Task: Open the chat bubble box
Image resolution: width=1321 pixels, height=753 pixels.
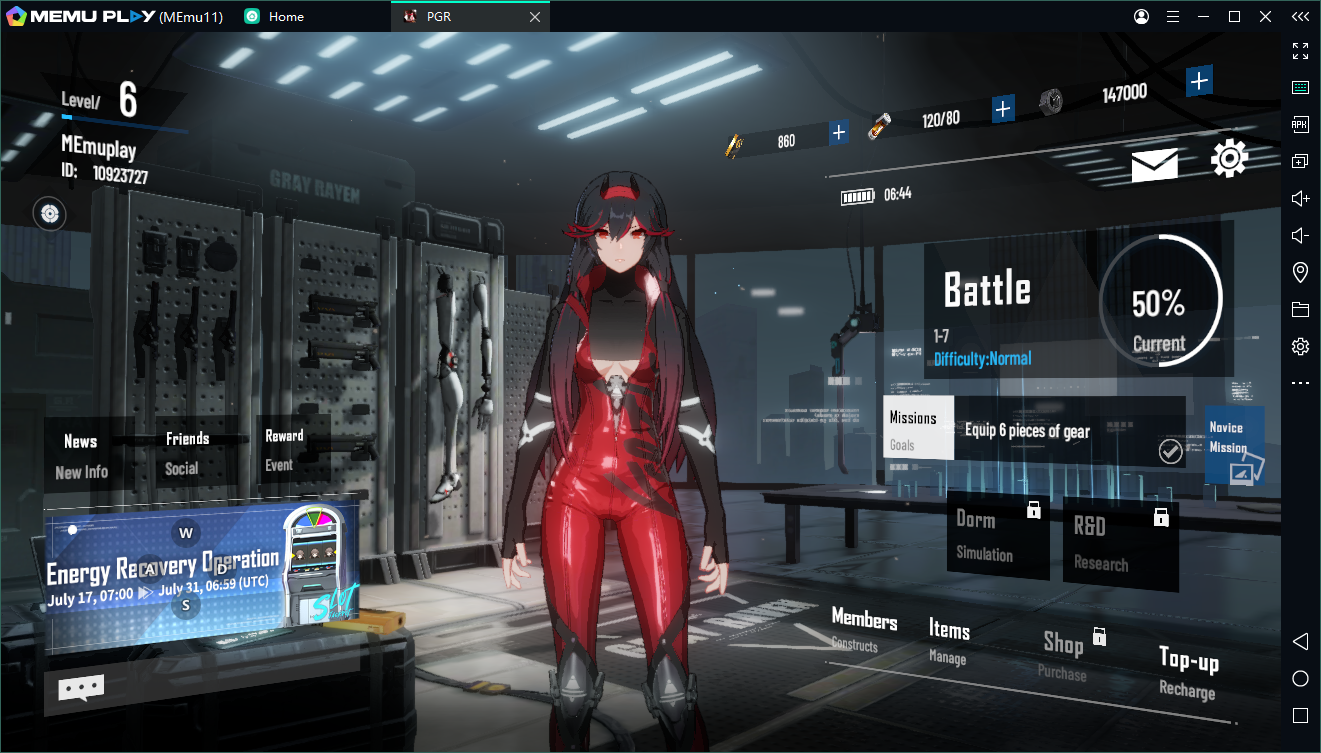Action: click(x=81, y=687)
